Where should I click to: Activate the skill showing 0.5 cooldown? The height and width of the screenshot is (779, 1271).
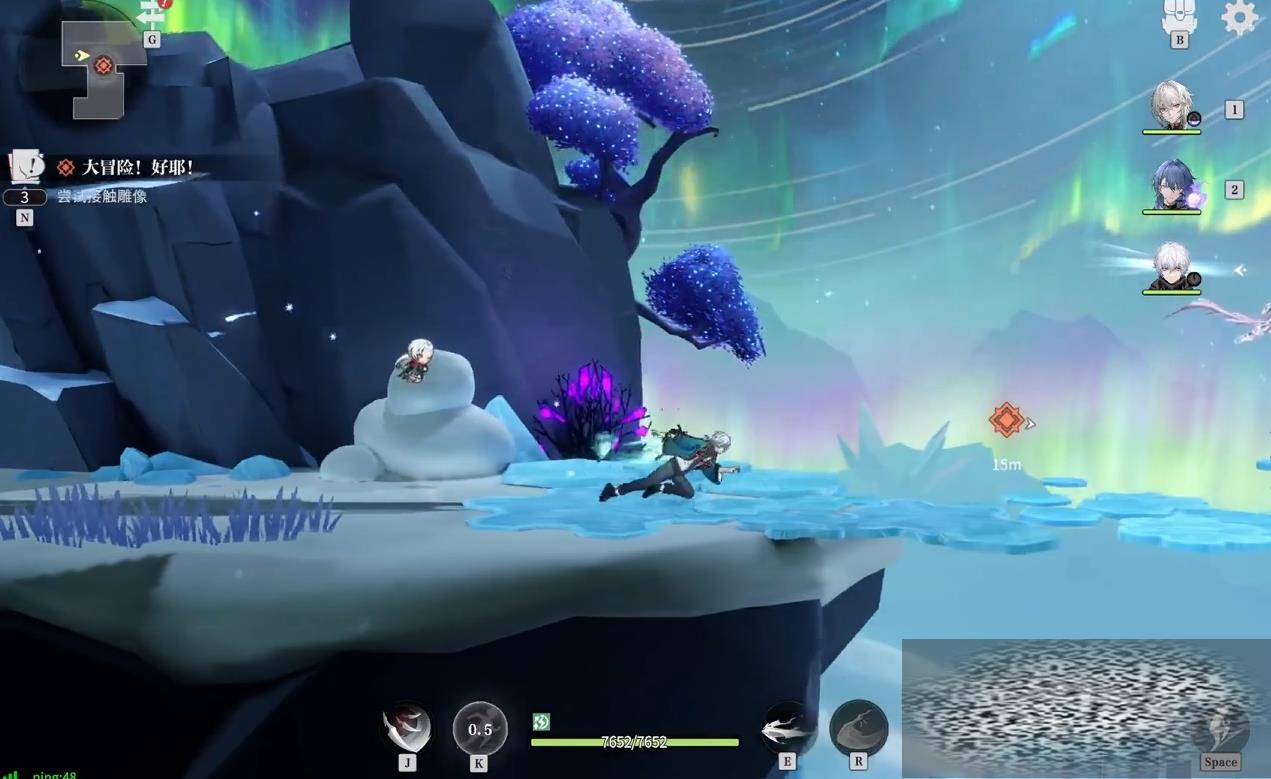point(480,729)
